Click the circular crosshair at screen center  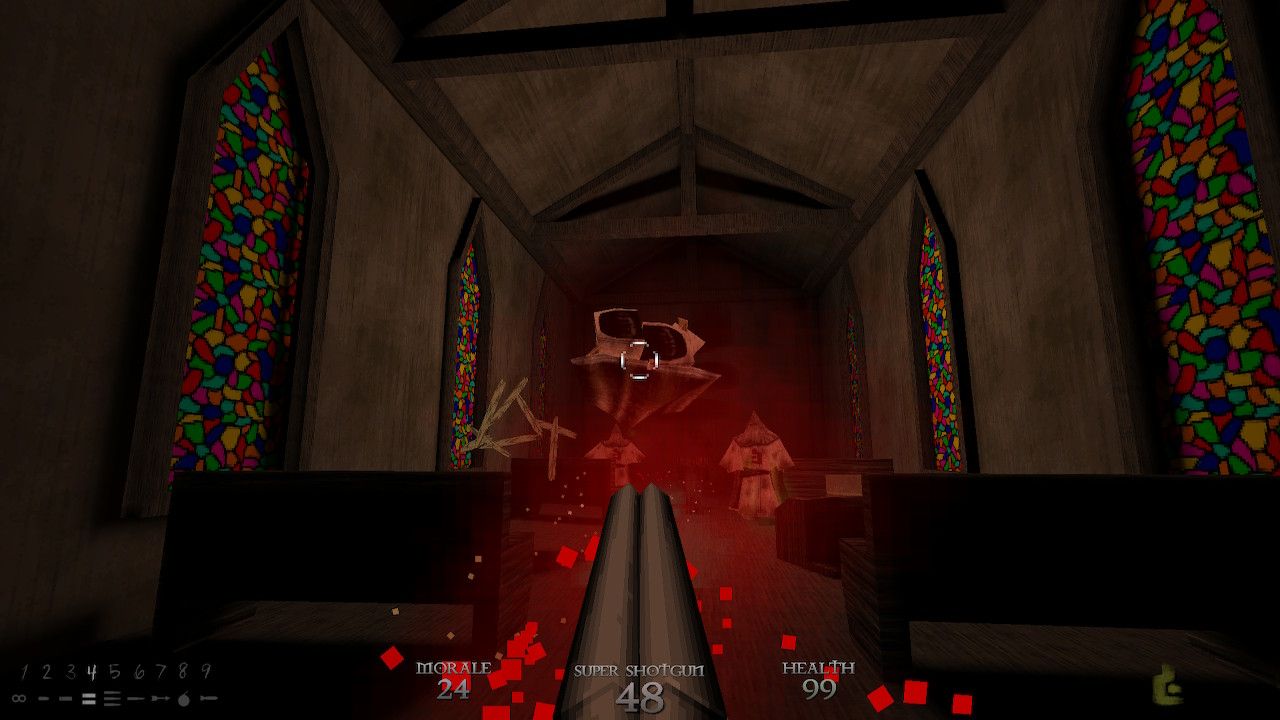coord(638,361)
